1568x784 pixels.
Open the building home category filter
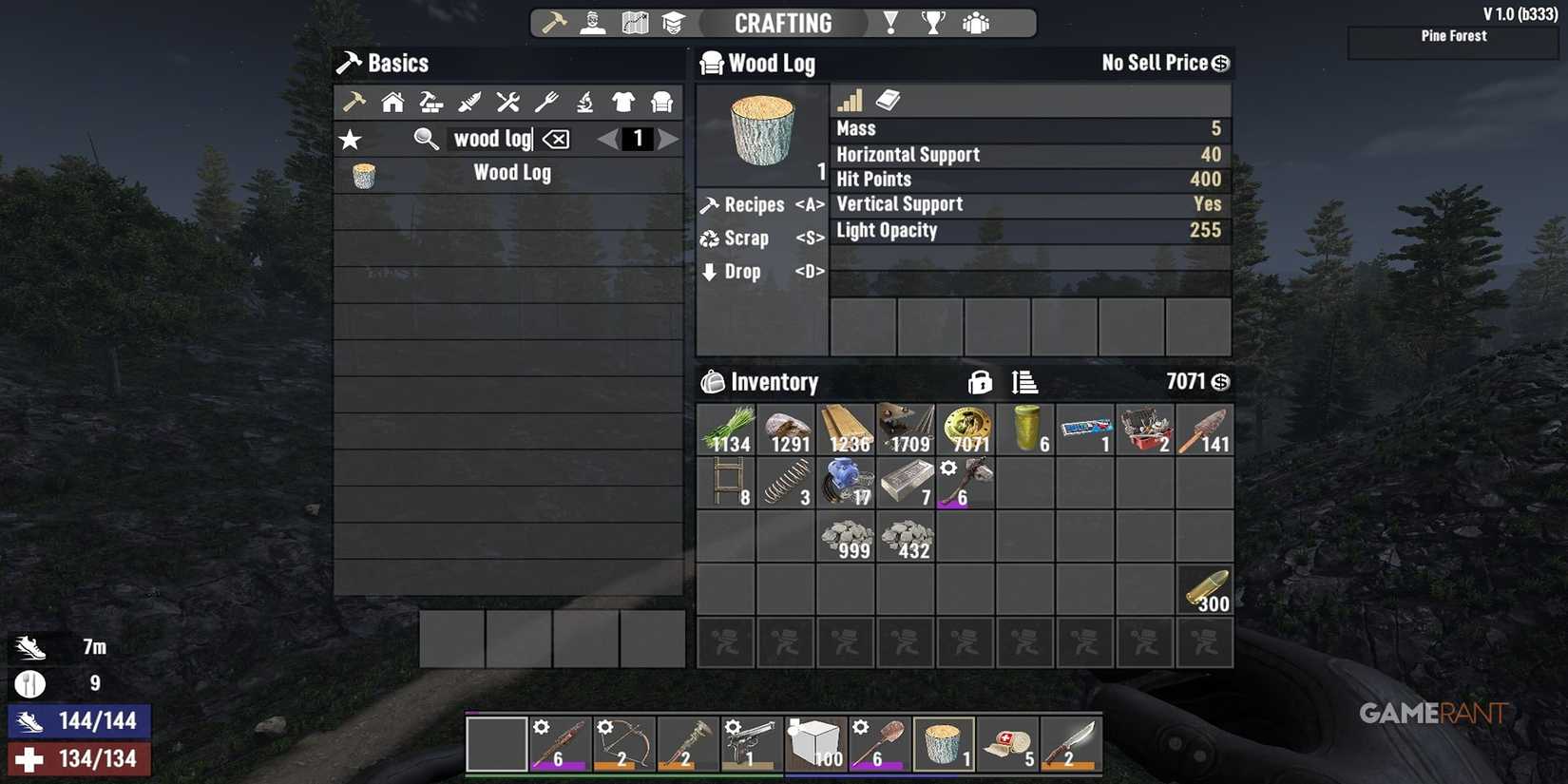(392, 102)
